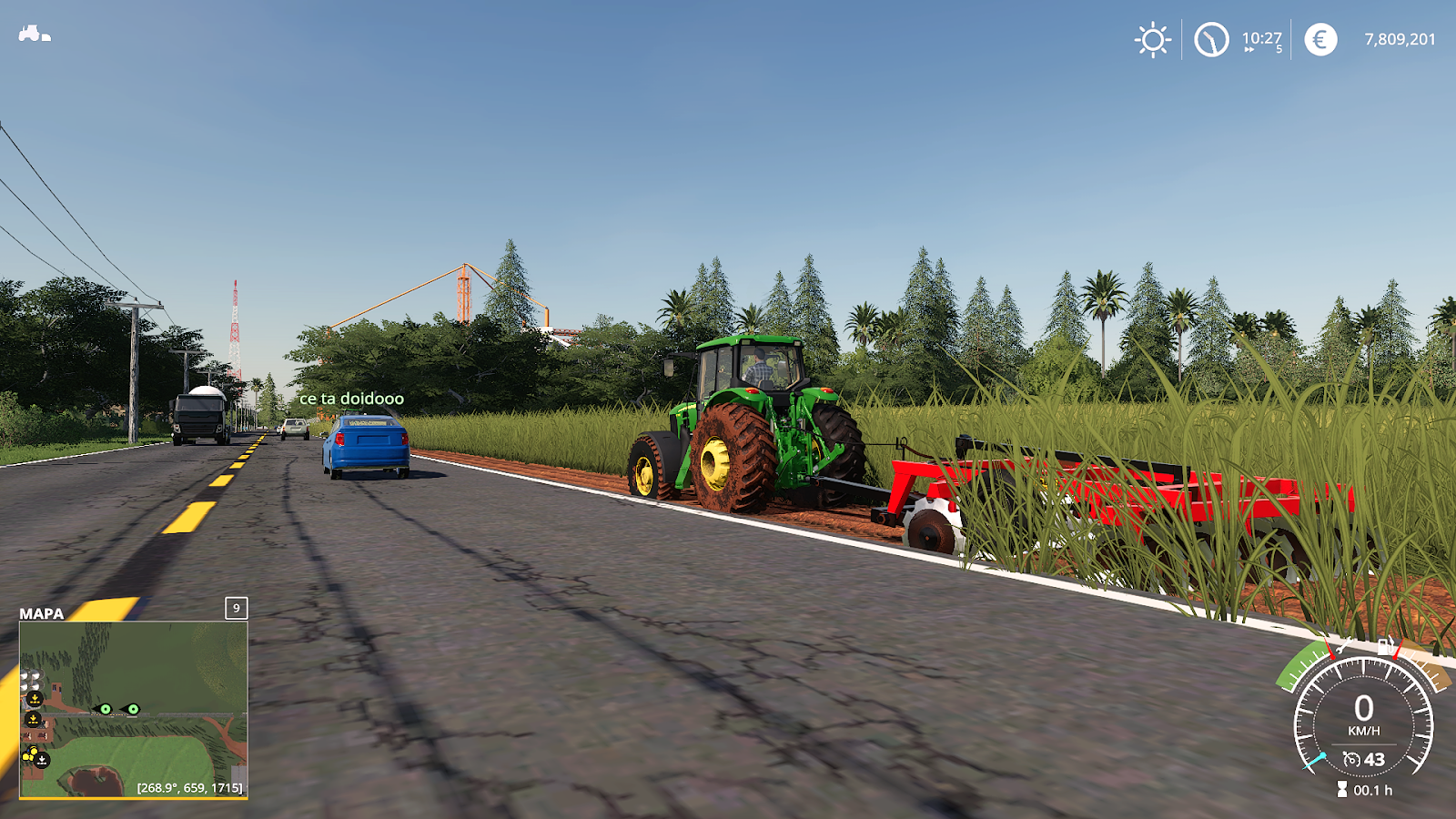Click the fuel pump icon above the speedometer
The width and height of the screenshot is (1456, 819).
(x=1385, y=646)
